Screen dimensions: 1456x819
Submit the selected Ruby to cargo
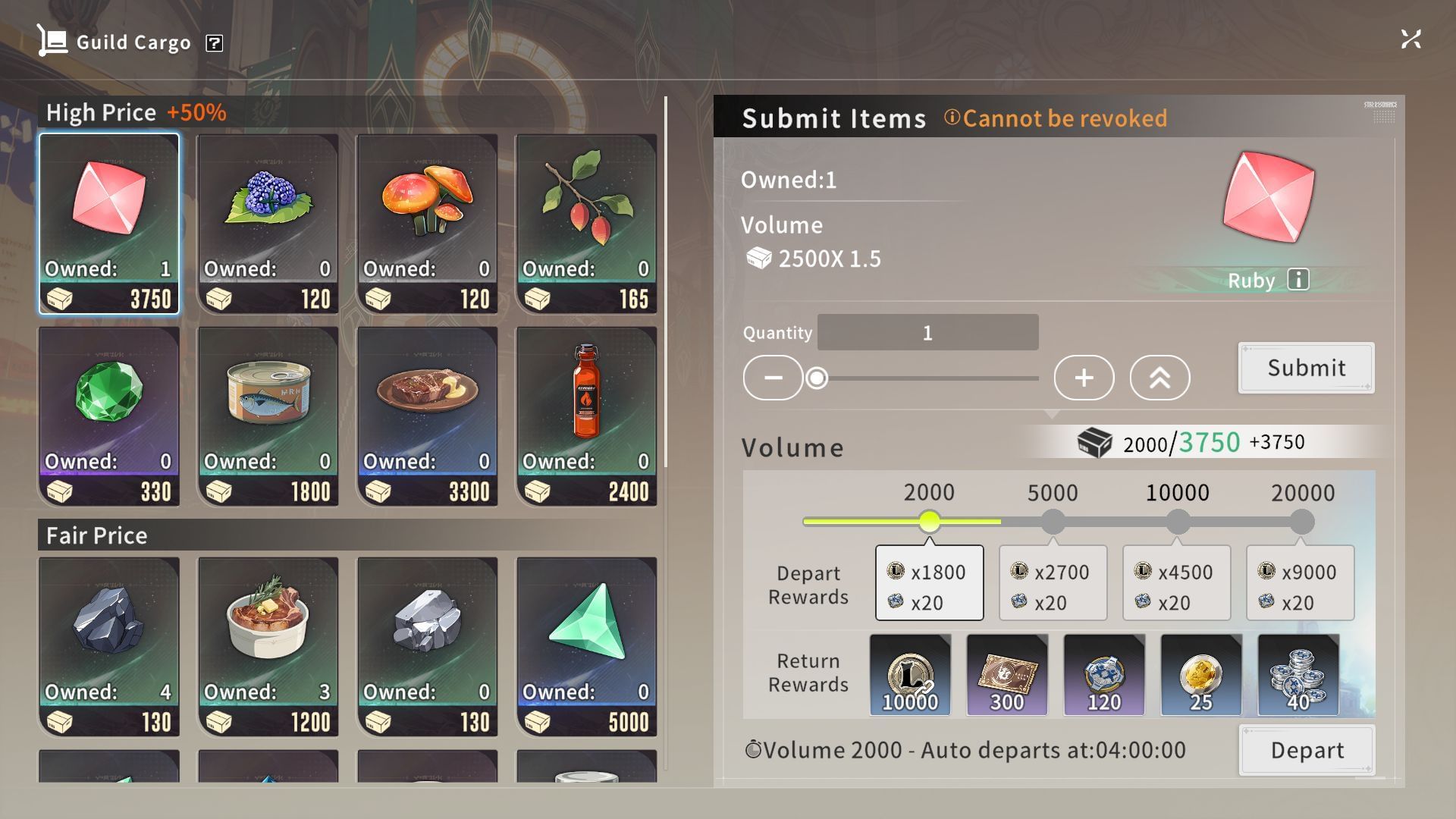[1306, 368]
